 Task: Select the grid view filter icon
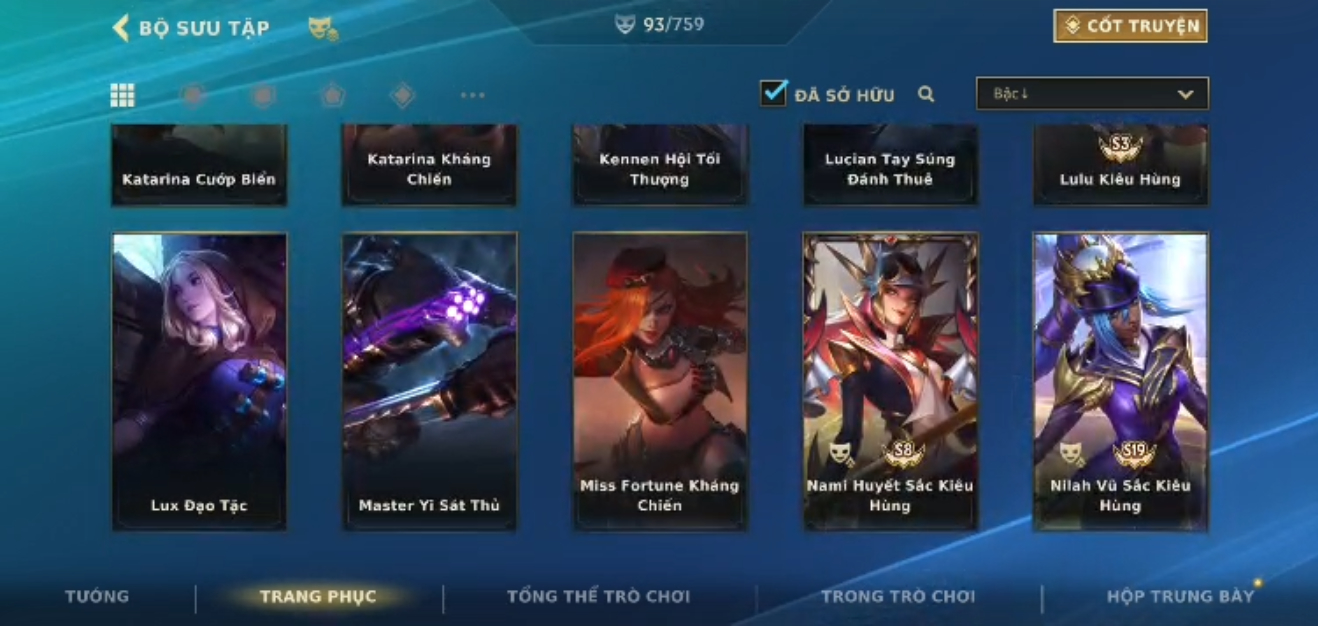(x=122, y=95)
